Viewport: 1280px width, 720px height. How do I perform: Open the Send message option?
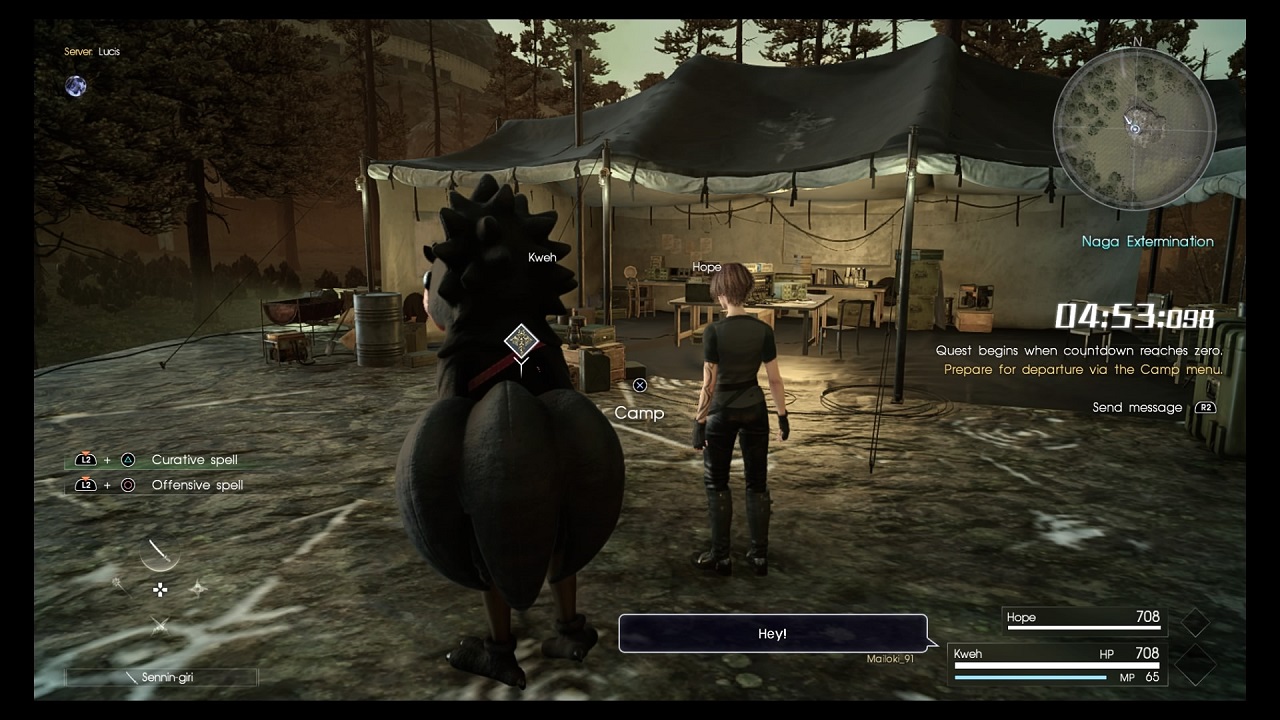click(x=1137, y=408)
